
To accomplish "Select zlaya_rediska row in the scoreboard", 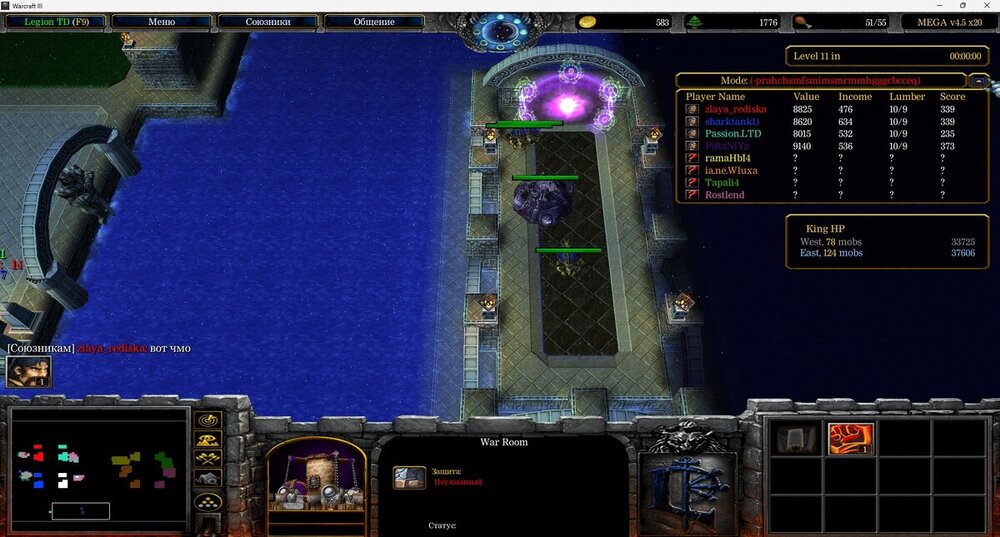I will point(735,109).
